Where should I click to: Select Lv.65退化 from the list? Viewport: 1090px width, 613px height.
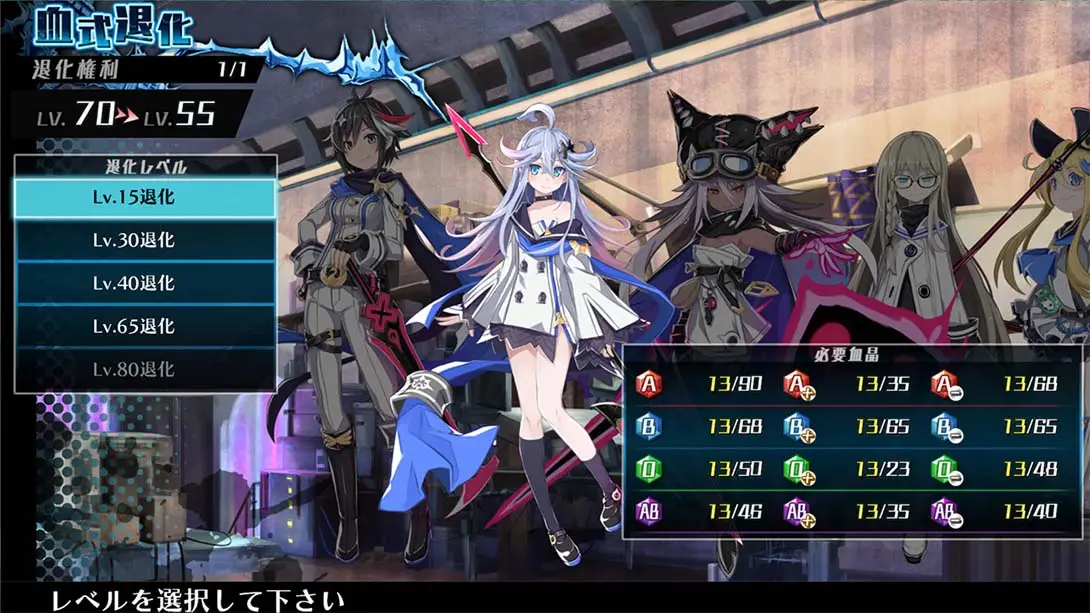[x=145, y=327]
